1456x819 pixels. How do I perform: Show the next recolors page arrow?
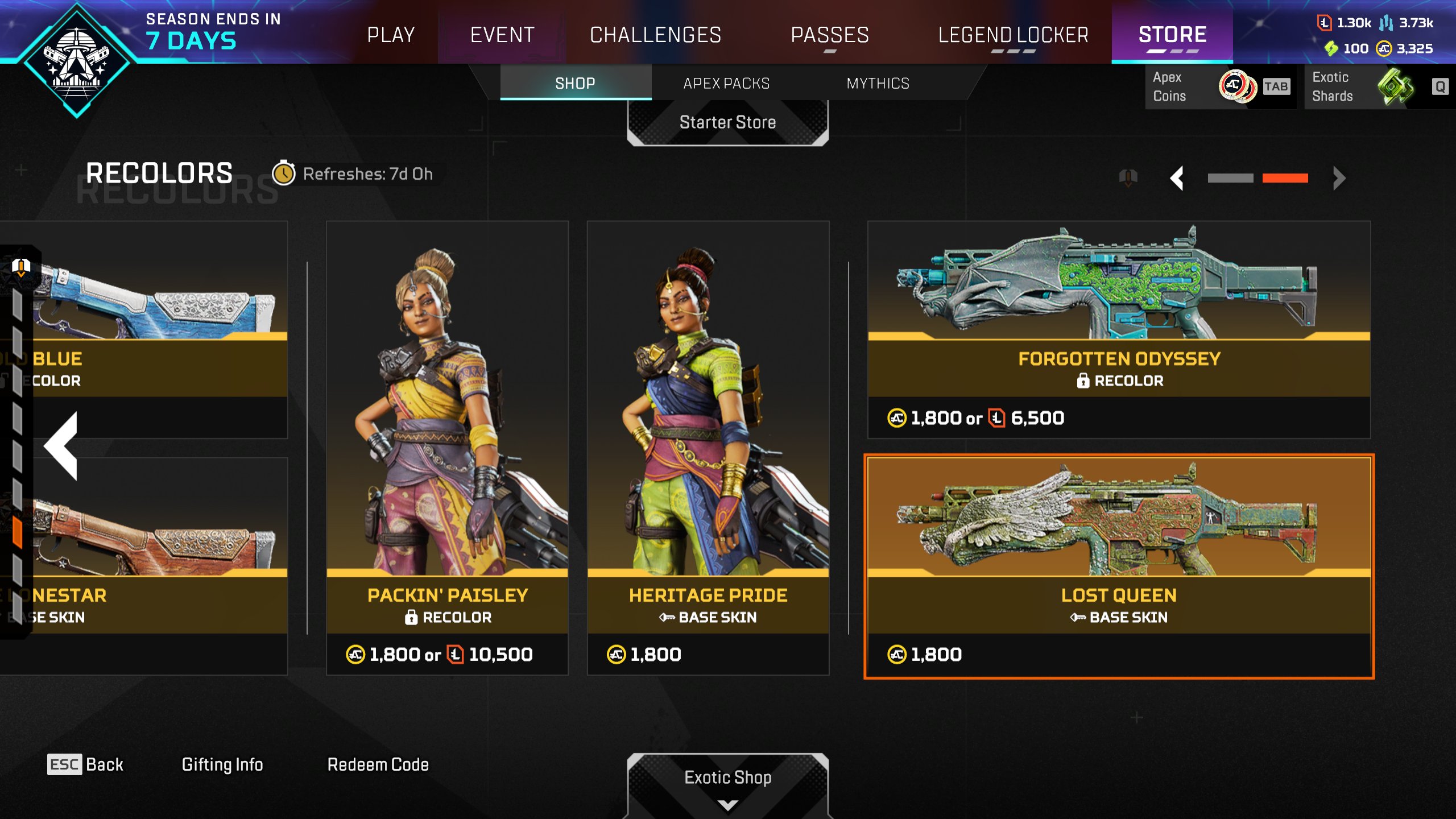coord(1339,178)
